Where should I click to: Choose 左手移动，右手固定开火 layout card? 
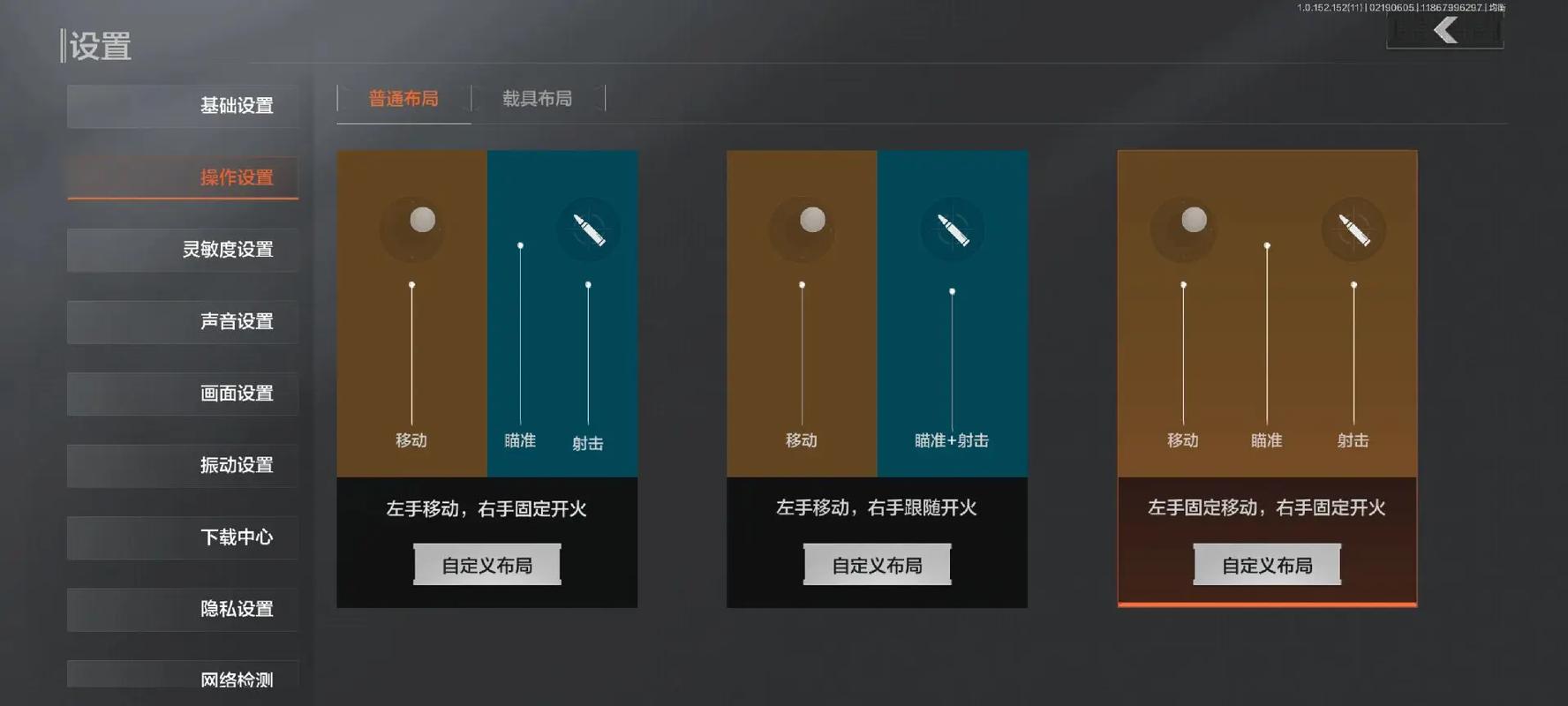(486, 314)
